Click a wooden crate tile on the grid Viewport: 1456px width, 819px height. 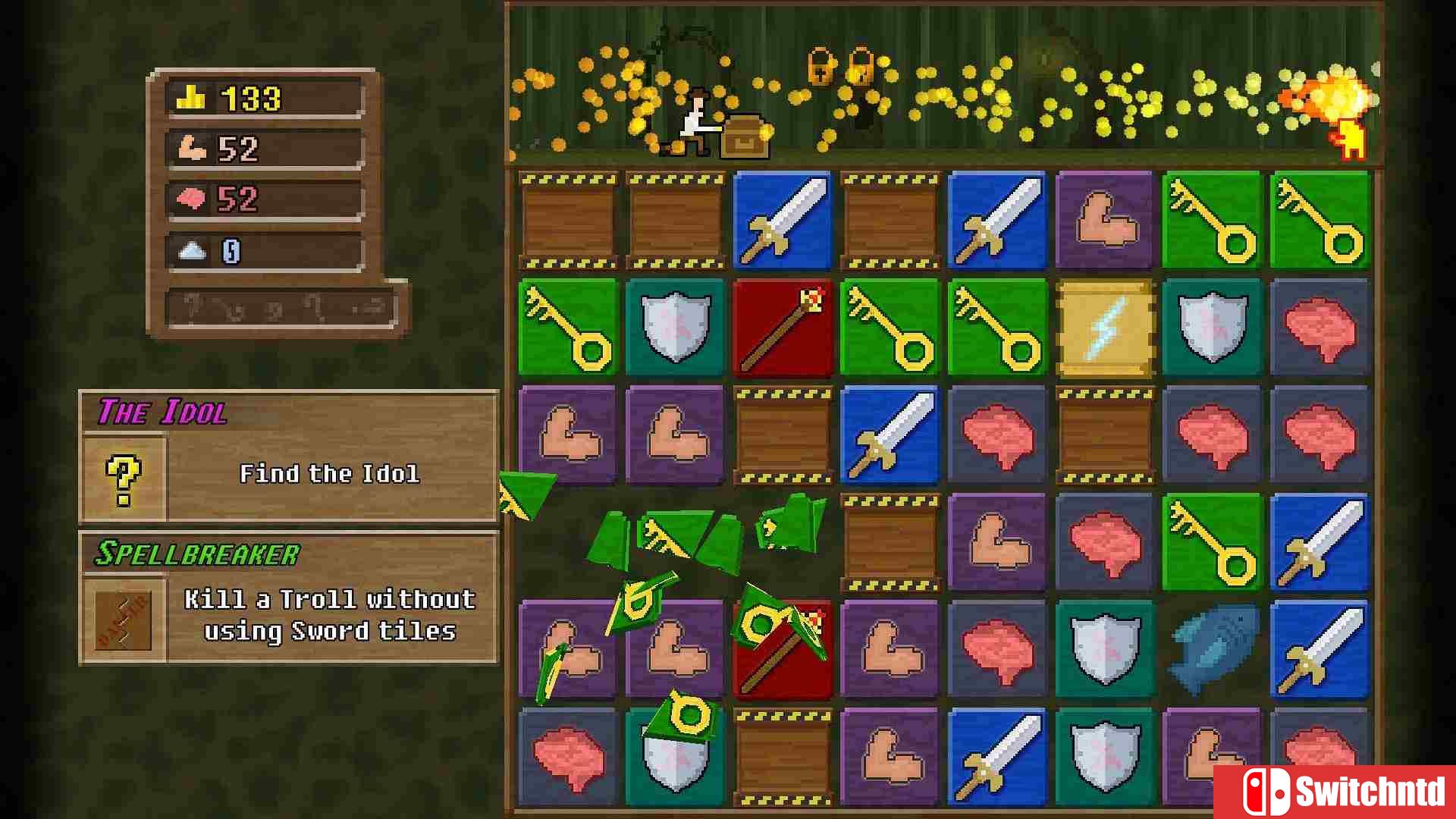(x=568, y=220)
